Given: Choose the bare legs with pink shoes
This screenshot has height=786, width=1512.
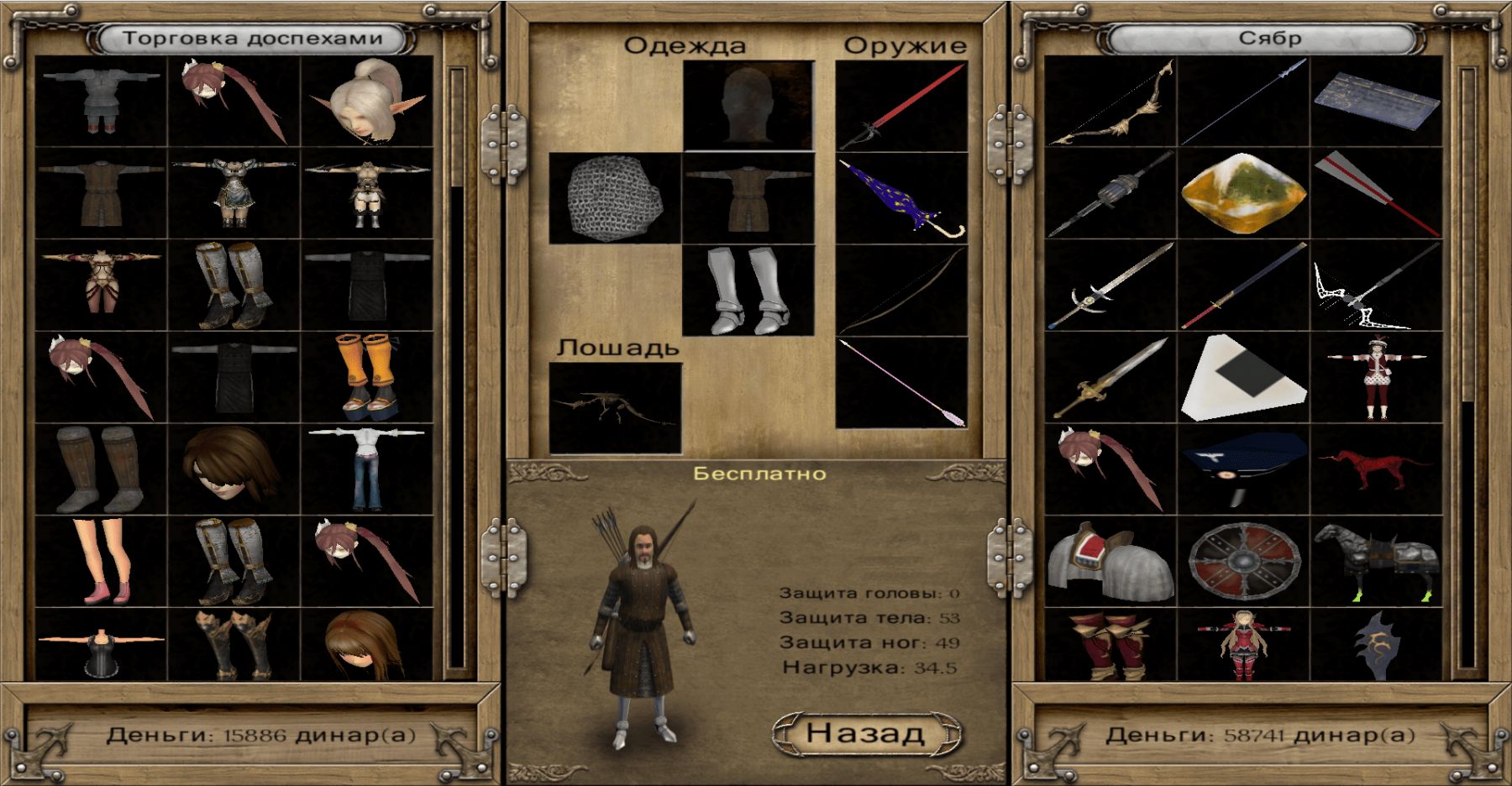Looking at the screenshot, I should [x=102, y=560].
